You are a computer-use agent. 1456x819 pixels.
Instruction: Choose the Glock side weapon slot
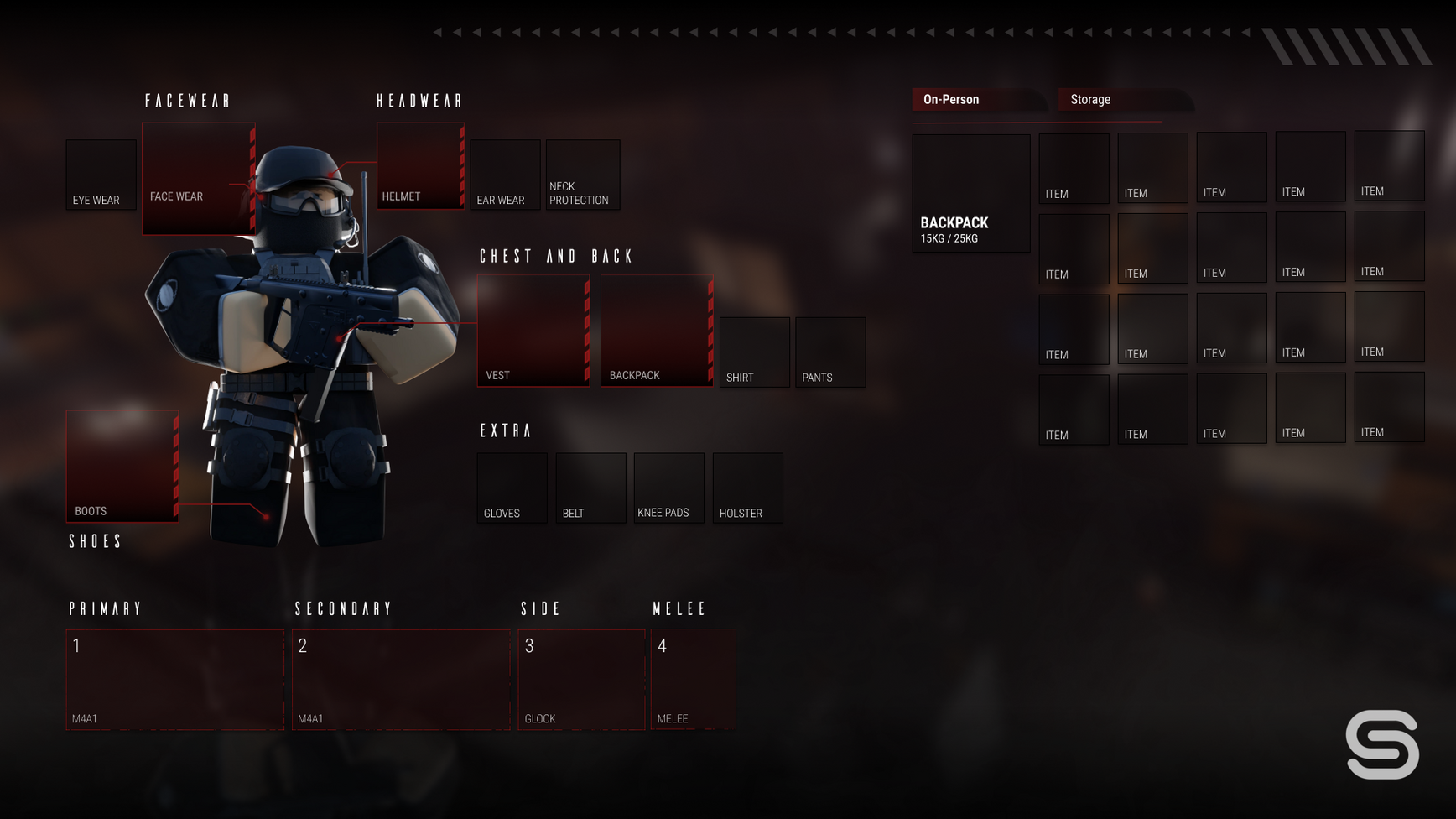click(x=581, y=680)
